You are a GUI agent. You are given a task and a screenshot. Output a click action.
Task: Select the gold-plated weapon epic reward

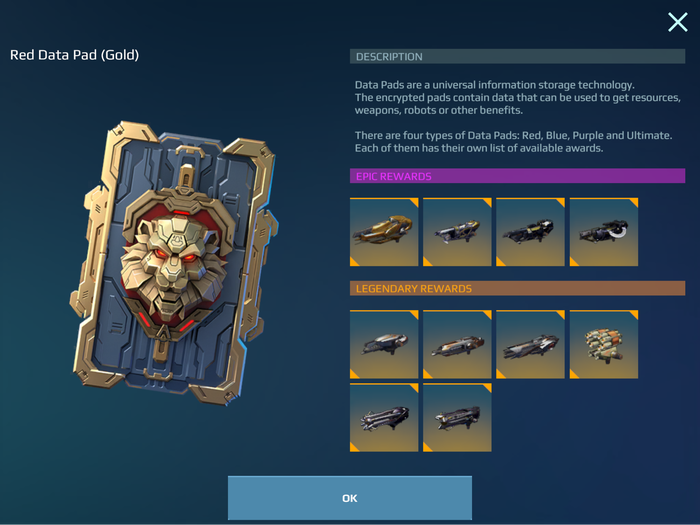(384, 232)
